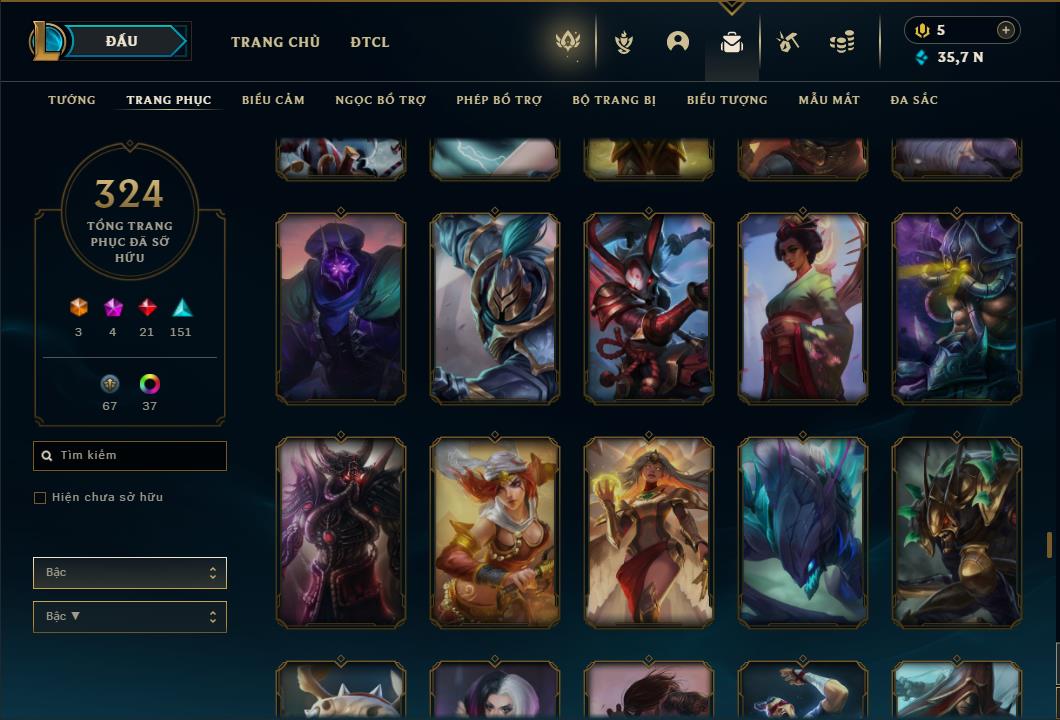Open the profile icon in top bar

[x=678, y=42]
